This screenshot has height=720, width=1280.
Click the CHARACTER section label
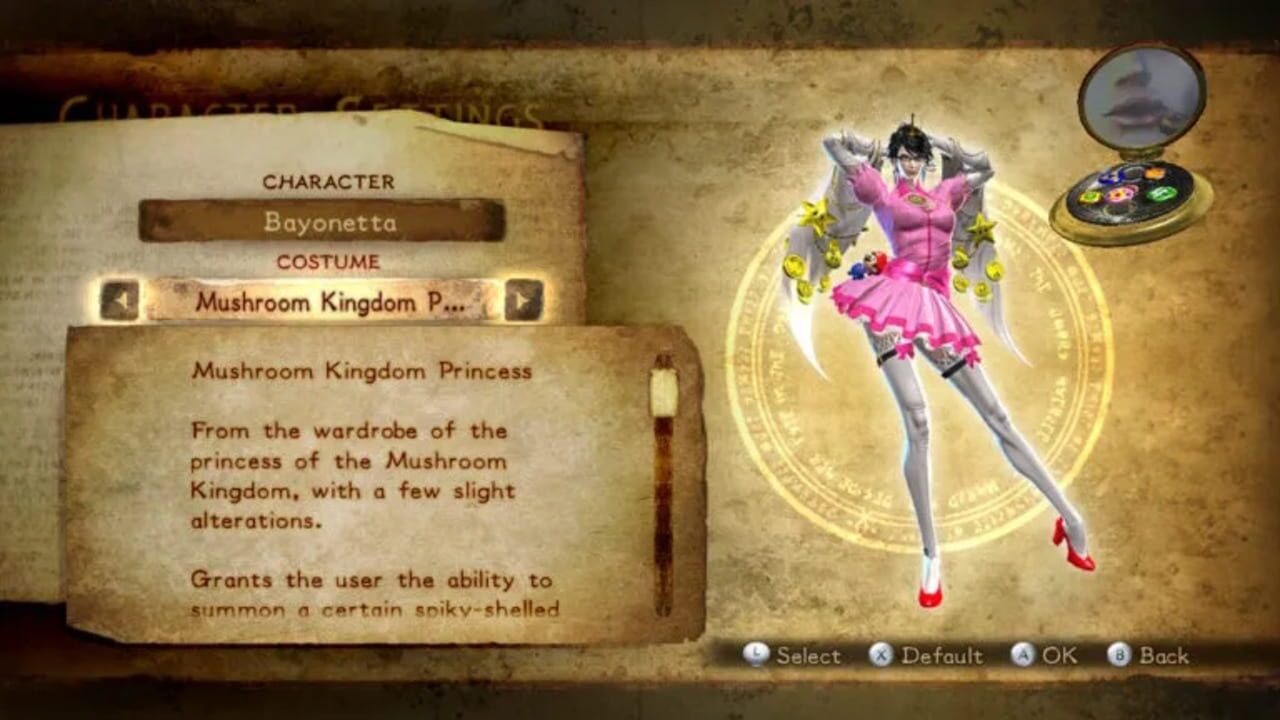coord(330,182)
